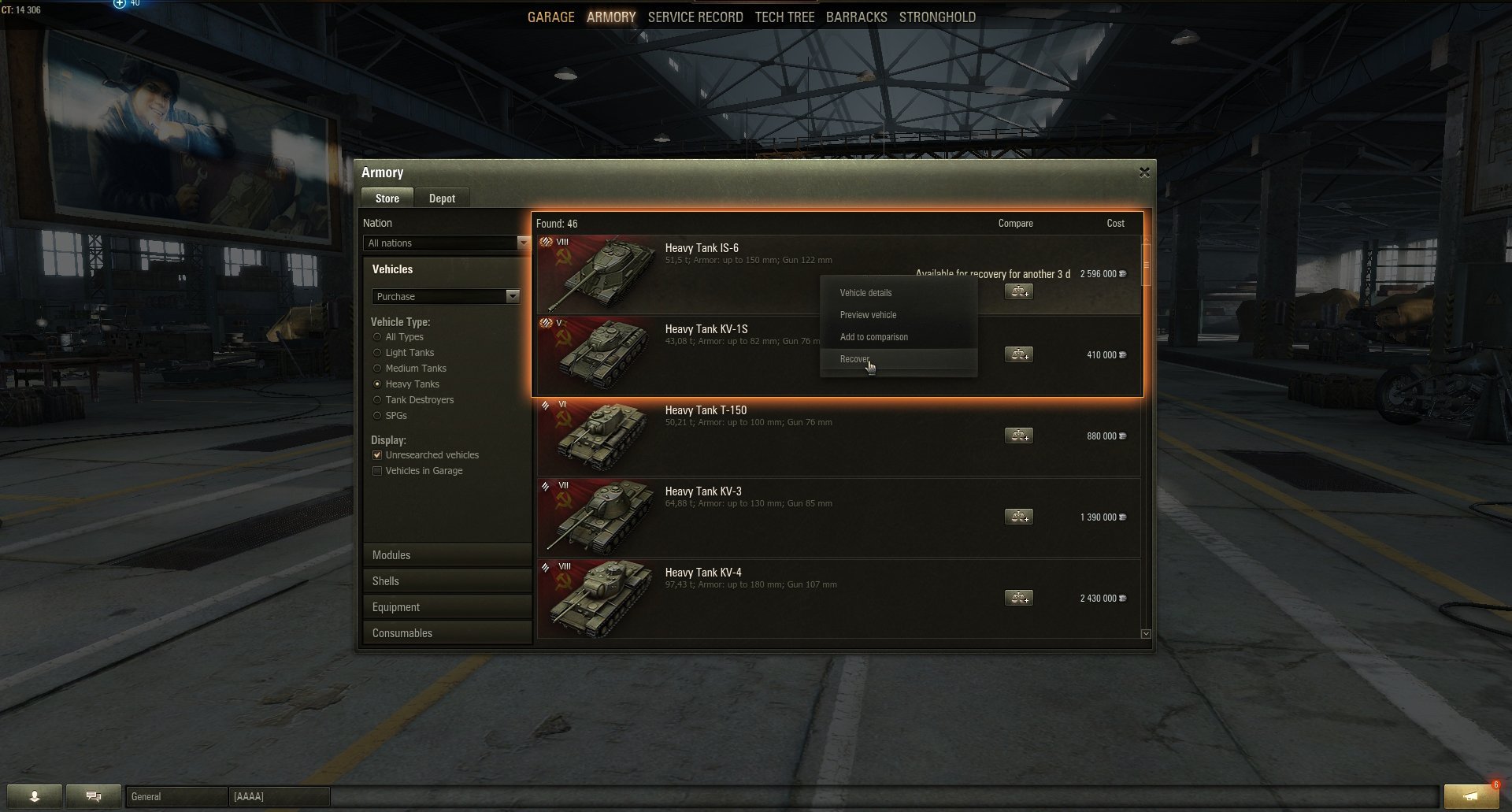Select the Light Tanks vehicle type

click(377, 353)
